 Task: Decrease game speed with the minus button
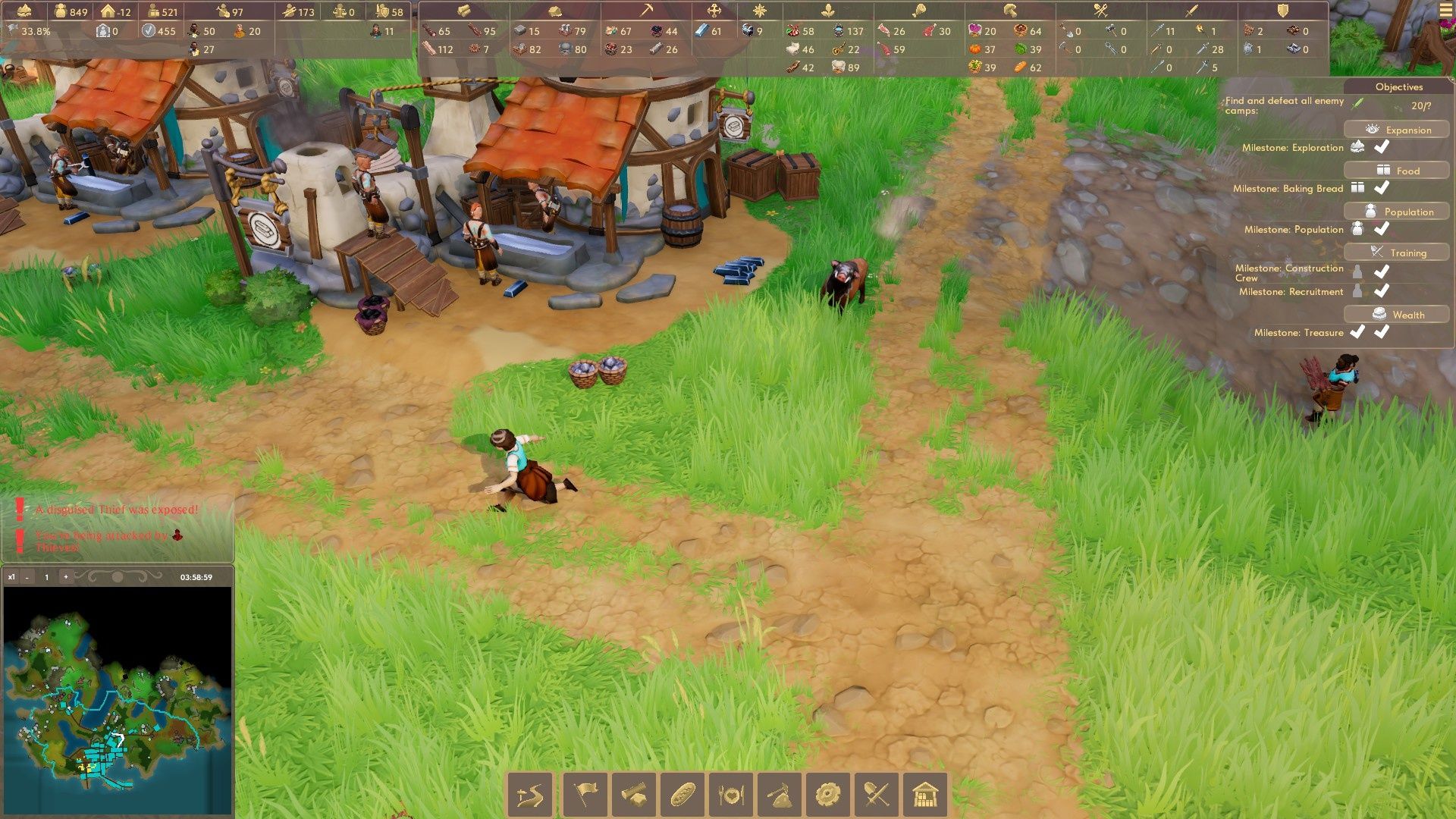click(x=27, y=577)
